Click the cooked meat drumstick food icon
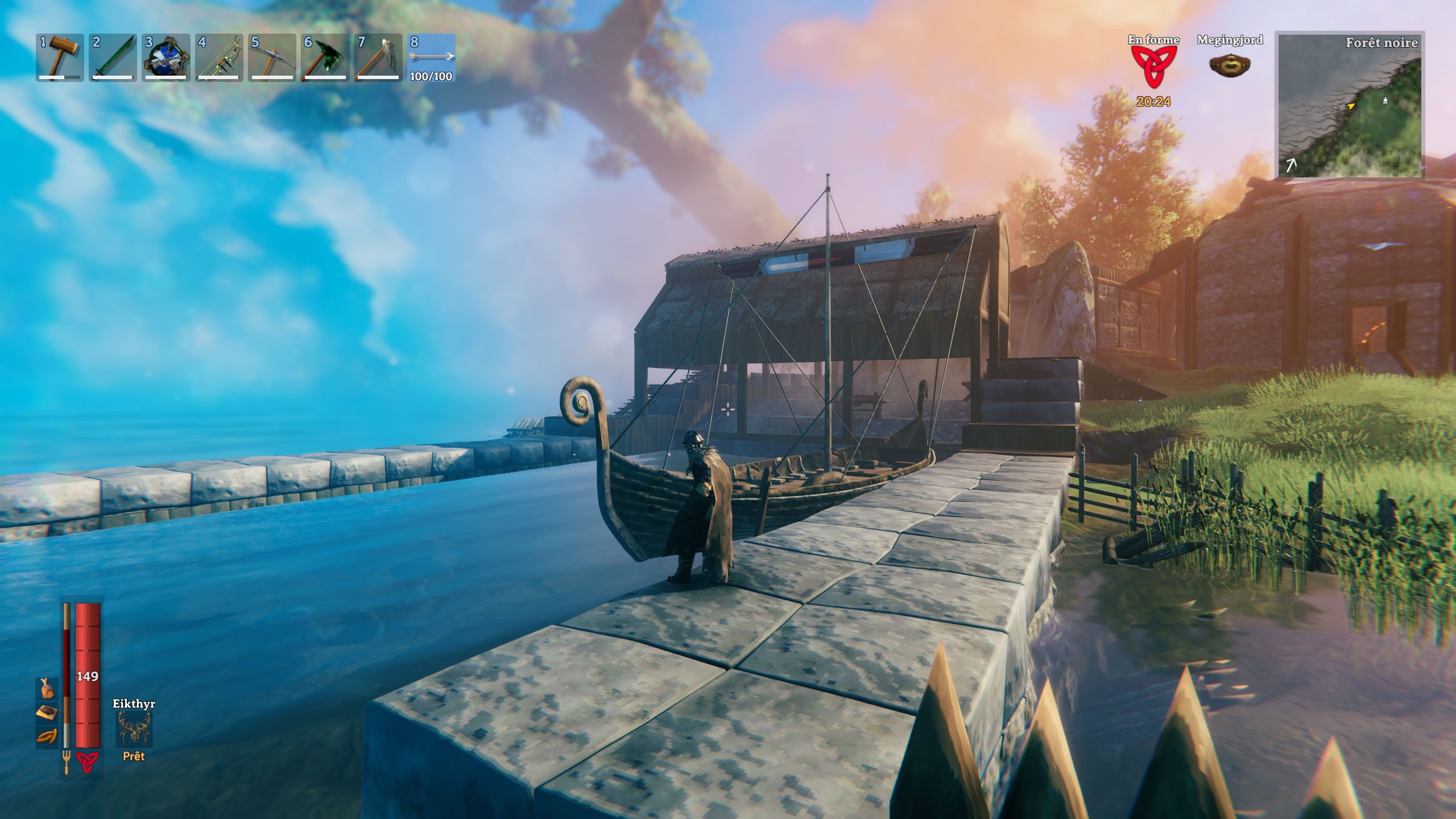Viewport: 1456px width, 819px height. pyautogui.click(x=47, y=689)
